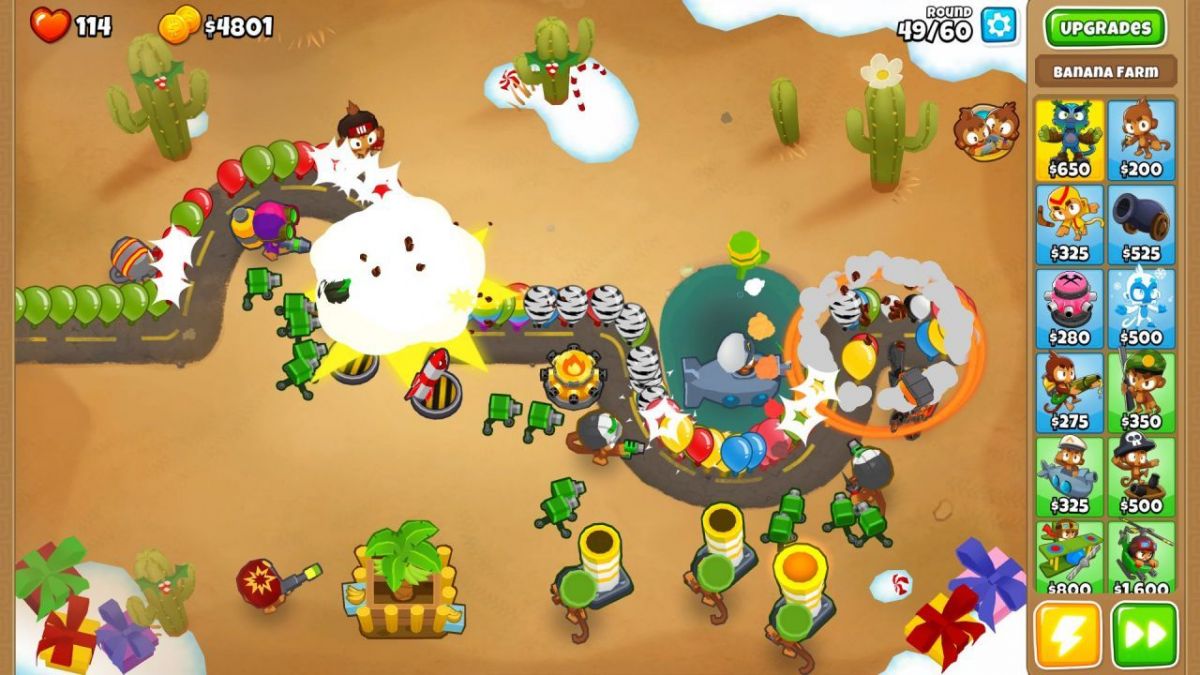Select the Boomerang Monkey costing $325

click(x=1069, y=223)
